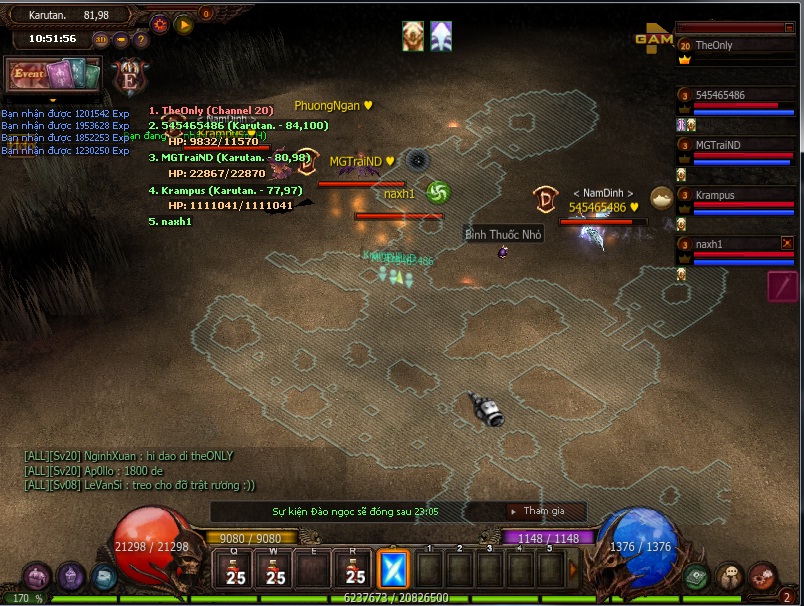Activate the glowing blue skill slot
The height and width of the screenshot is (606, 804).
(392, 569)
